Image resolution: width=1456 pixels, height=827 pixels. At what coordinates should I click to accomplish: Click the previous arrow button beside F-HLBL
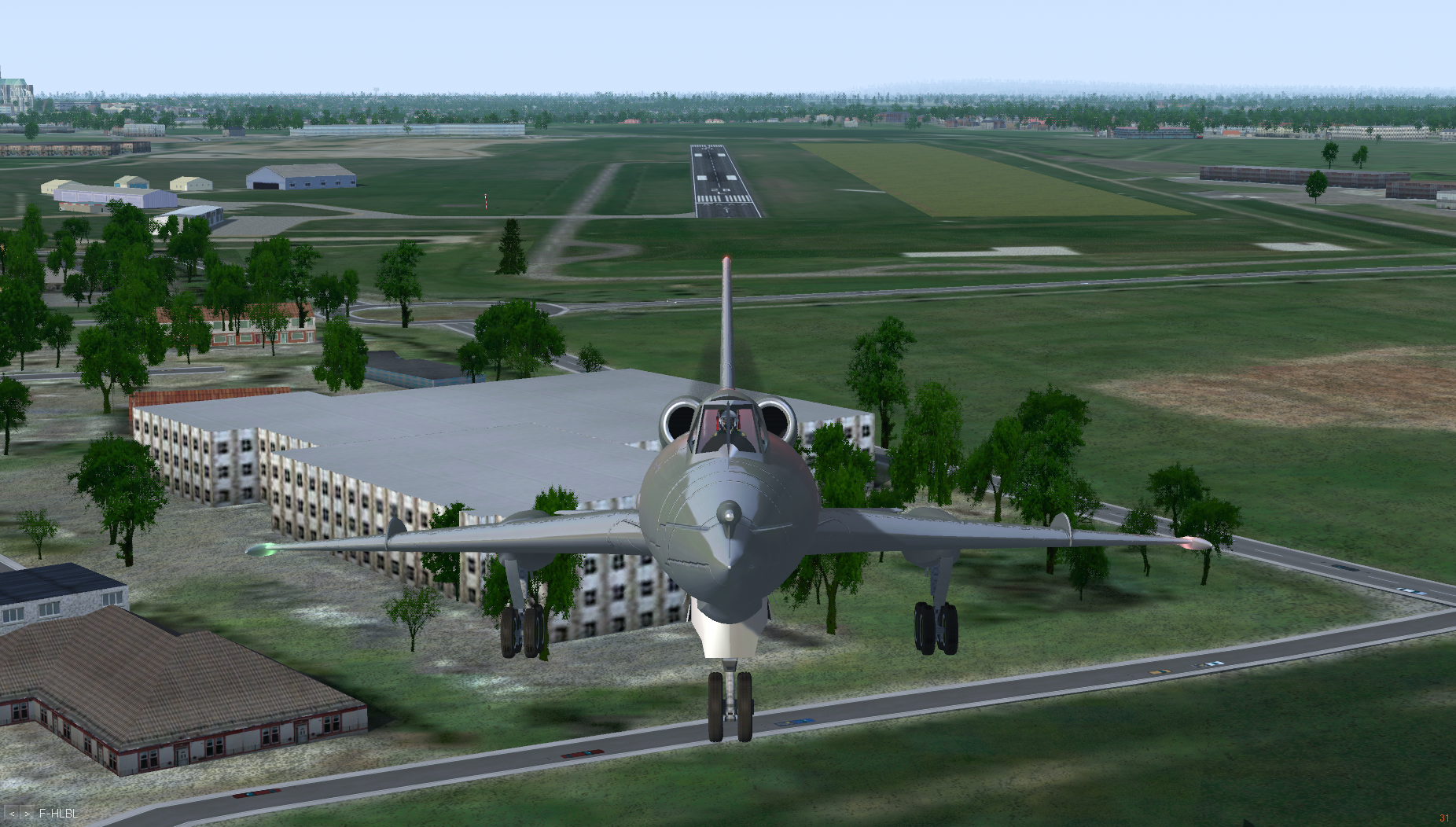(13, 814)
